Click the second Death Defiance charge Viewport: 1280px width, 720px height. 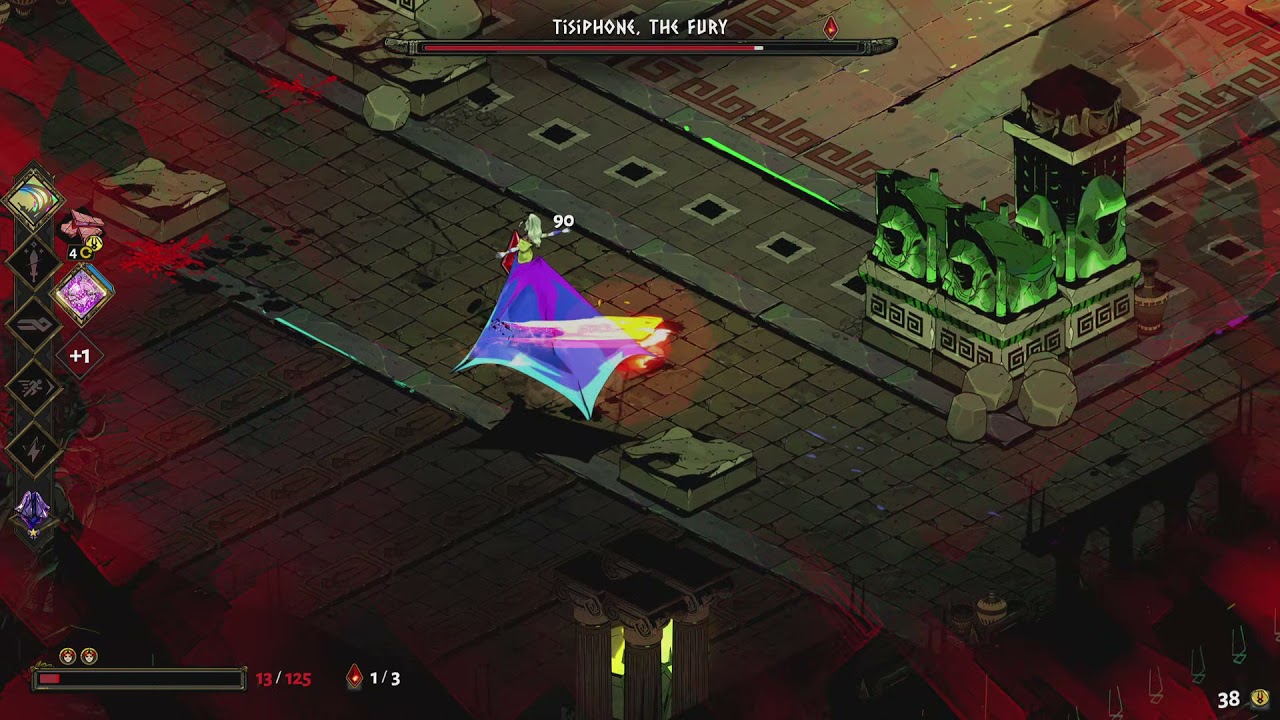[89, 655]
